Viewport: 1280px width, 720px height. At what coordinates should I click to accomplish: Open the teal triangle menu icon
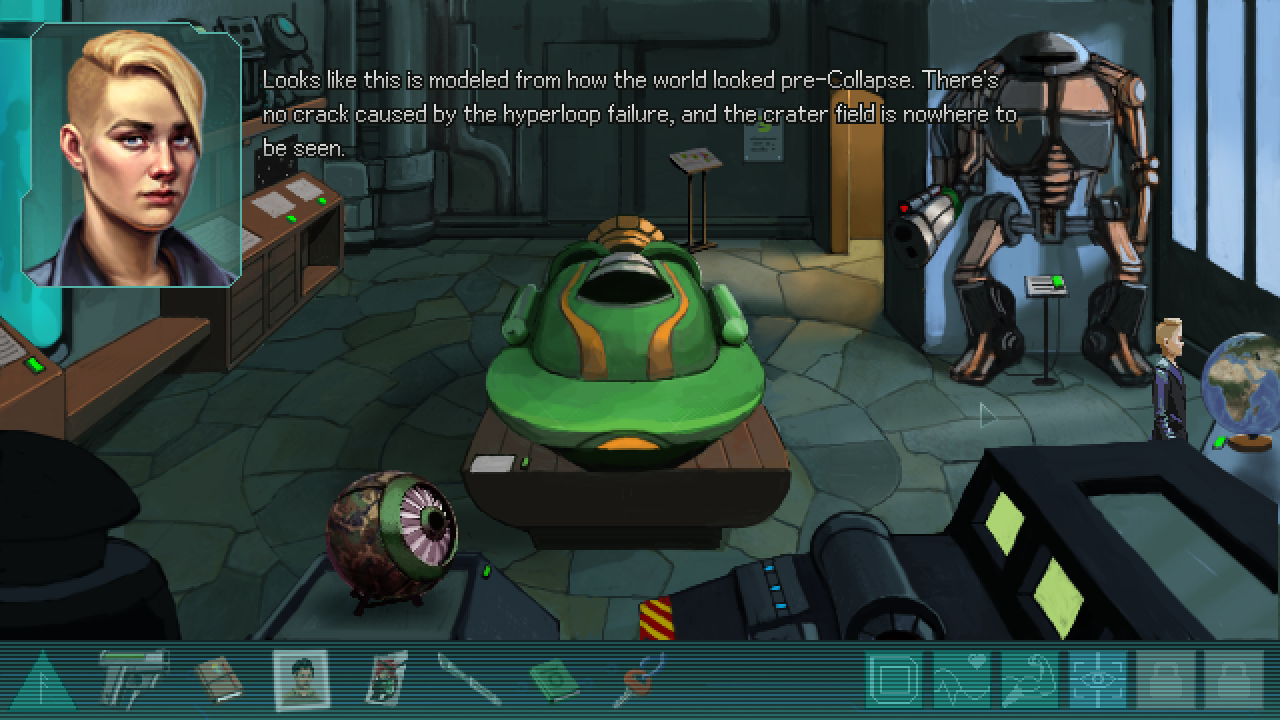[42, 682]
